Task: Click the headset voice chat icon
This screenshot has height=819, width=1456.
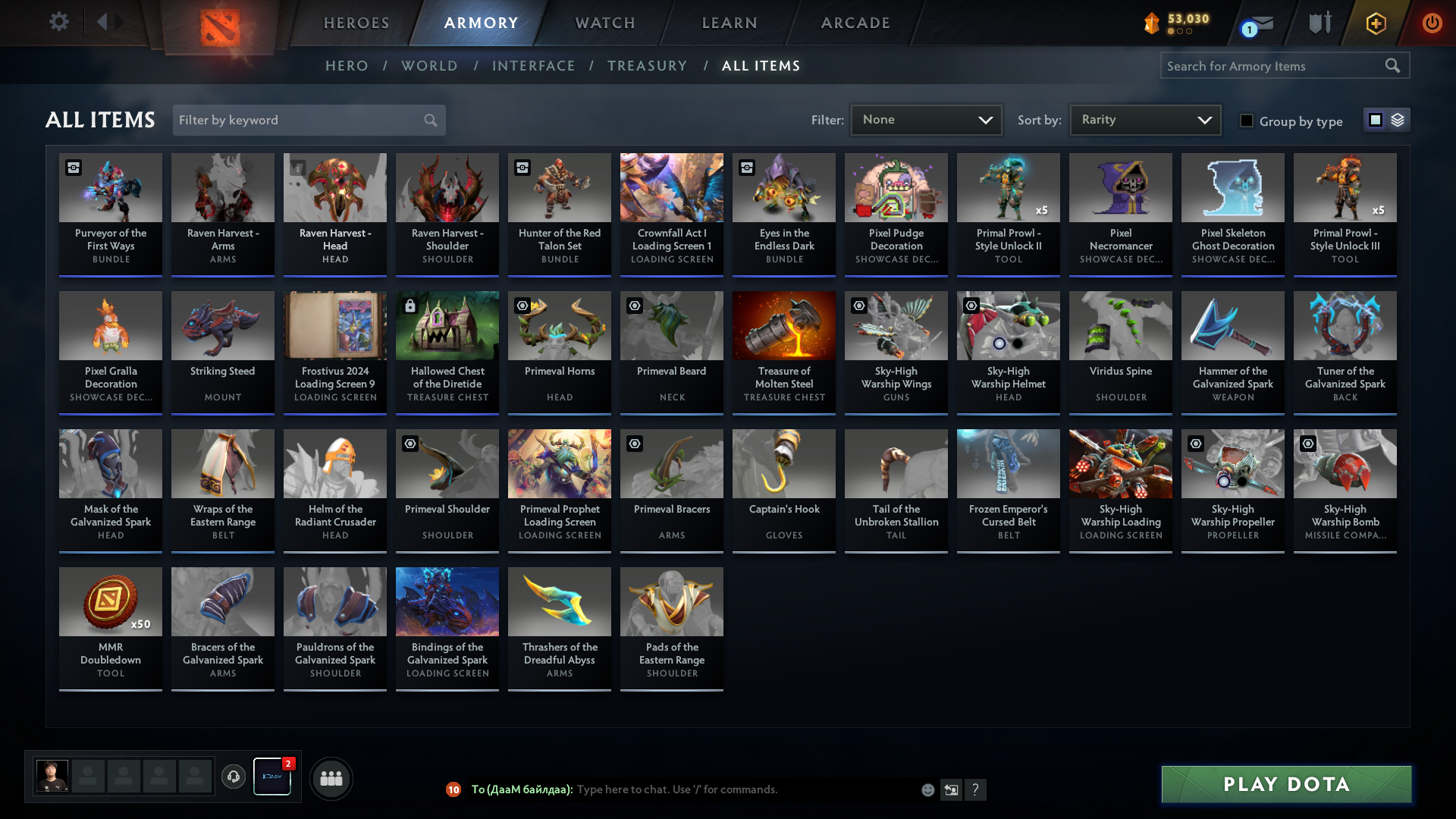Action: click(233, 778)
